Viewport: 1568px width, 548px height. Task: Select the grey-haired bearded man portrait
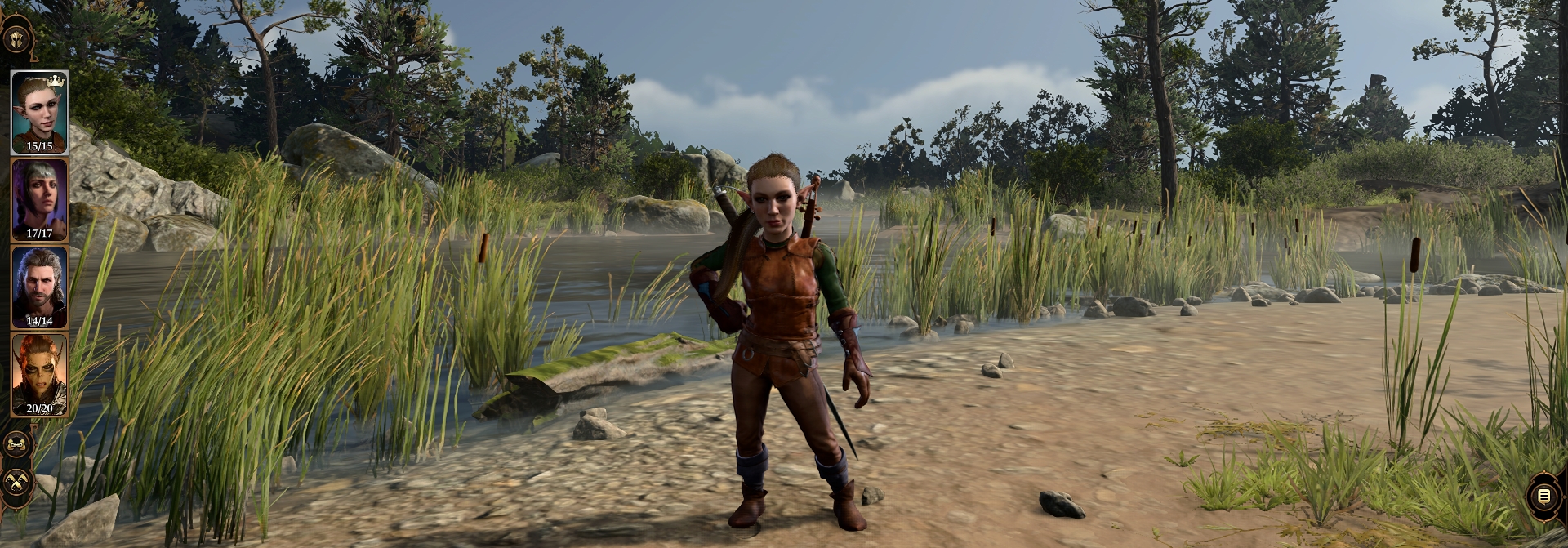pyautogui.click(x=39, y=287)
